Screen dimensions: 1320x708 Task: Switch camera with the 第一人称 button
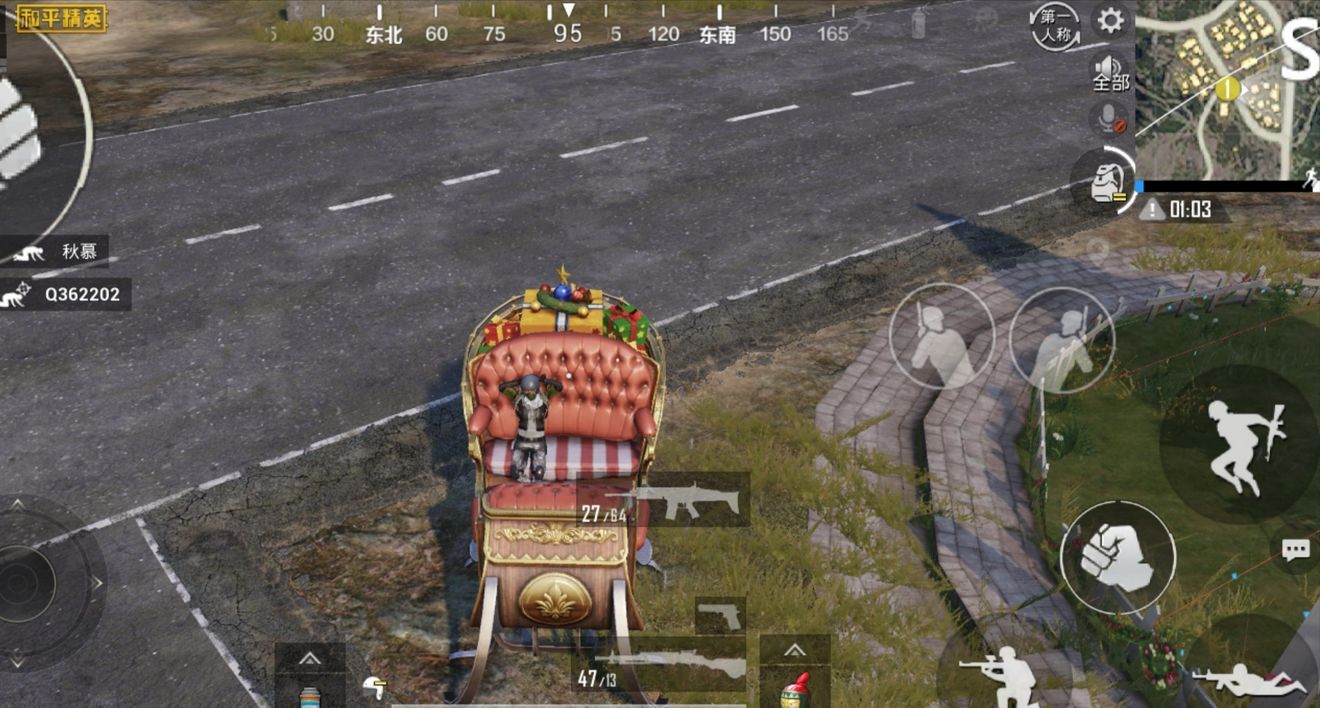[x=1055, y=26]
